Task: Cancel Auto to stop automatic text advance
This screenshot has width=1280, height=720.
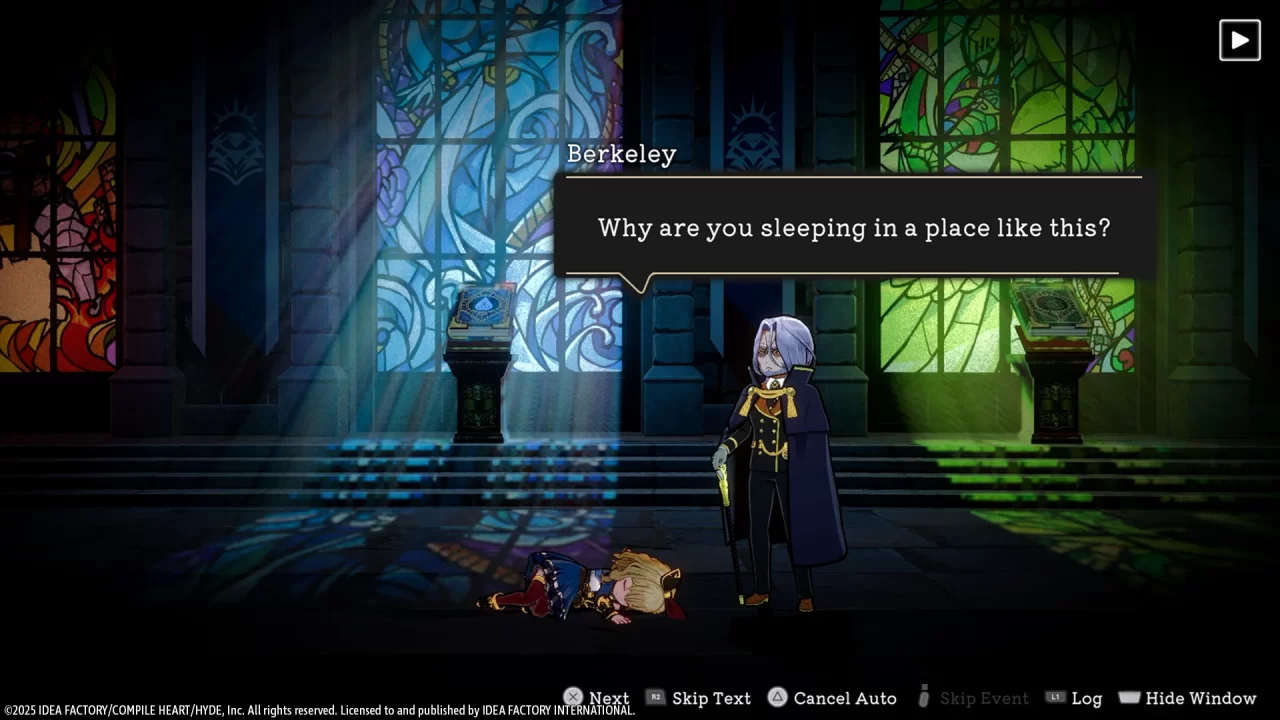Action: (845, 698)
